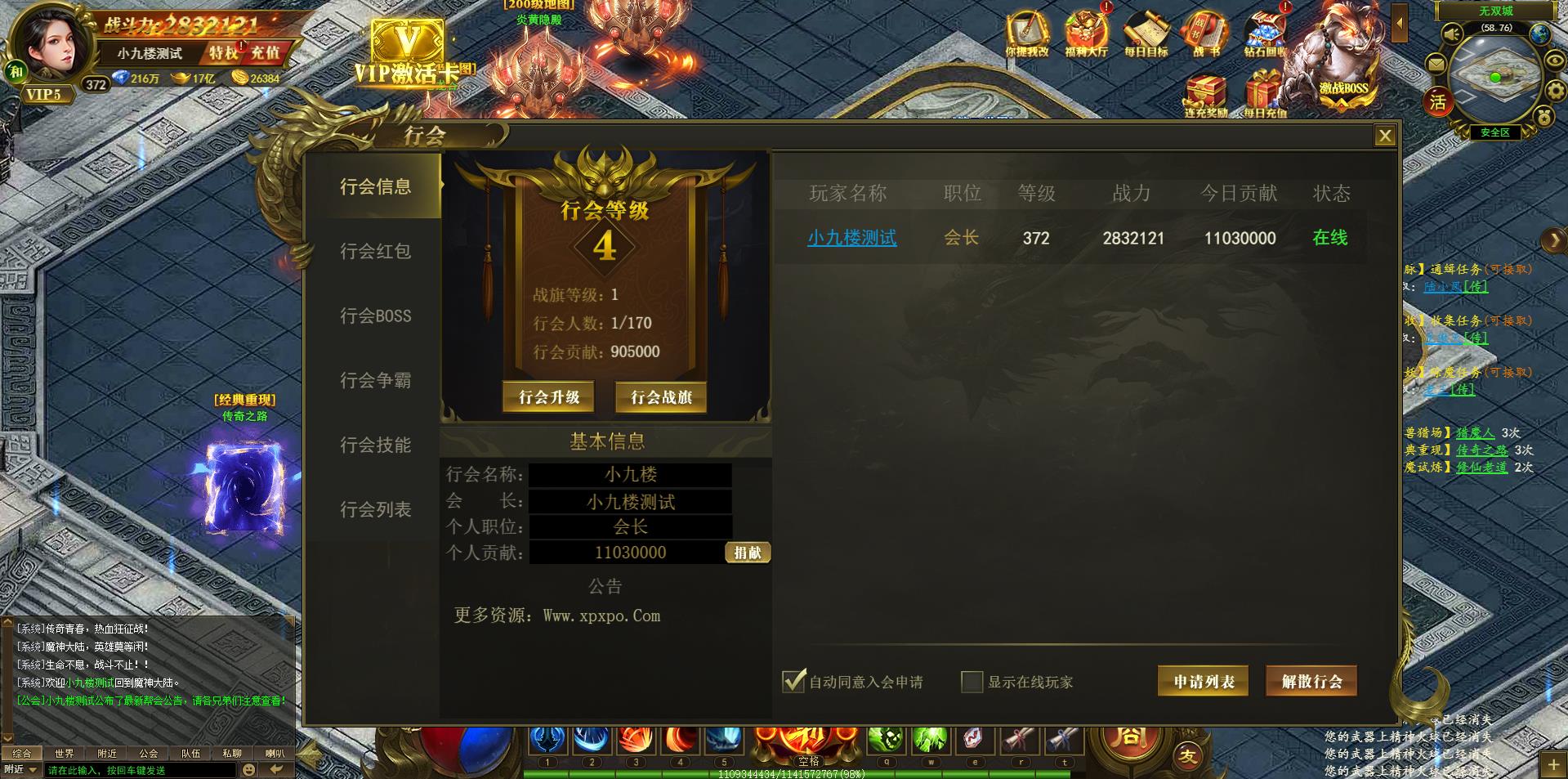Screen dimensions: 1568x779
Task: Enable 显示在线玩家 checkbox
Action: click(973, 681)
